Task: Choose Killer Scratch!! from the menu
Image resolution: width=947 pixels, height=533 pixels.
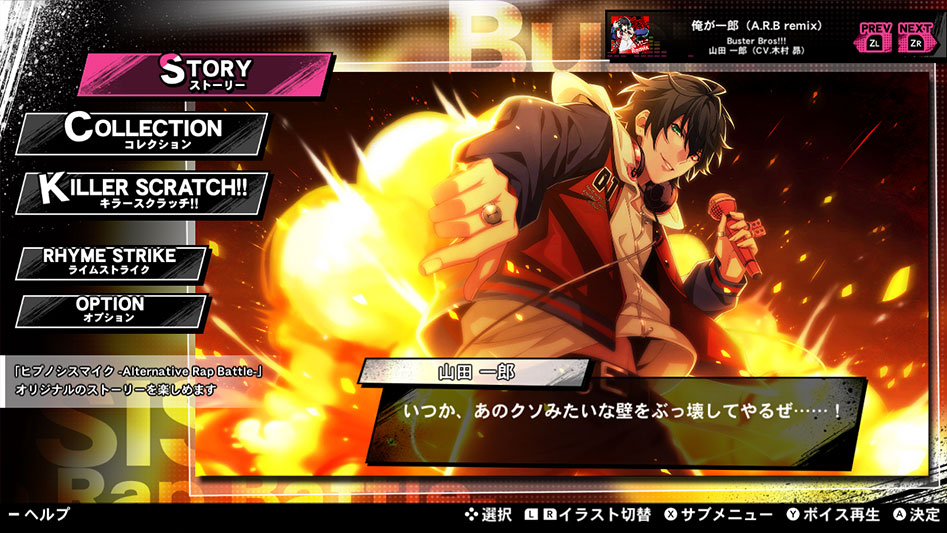Action: point(143,192)
